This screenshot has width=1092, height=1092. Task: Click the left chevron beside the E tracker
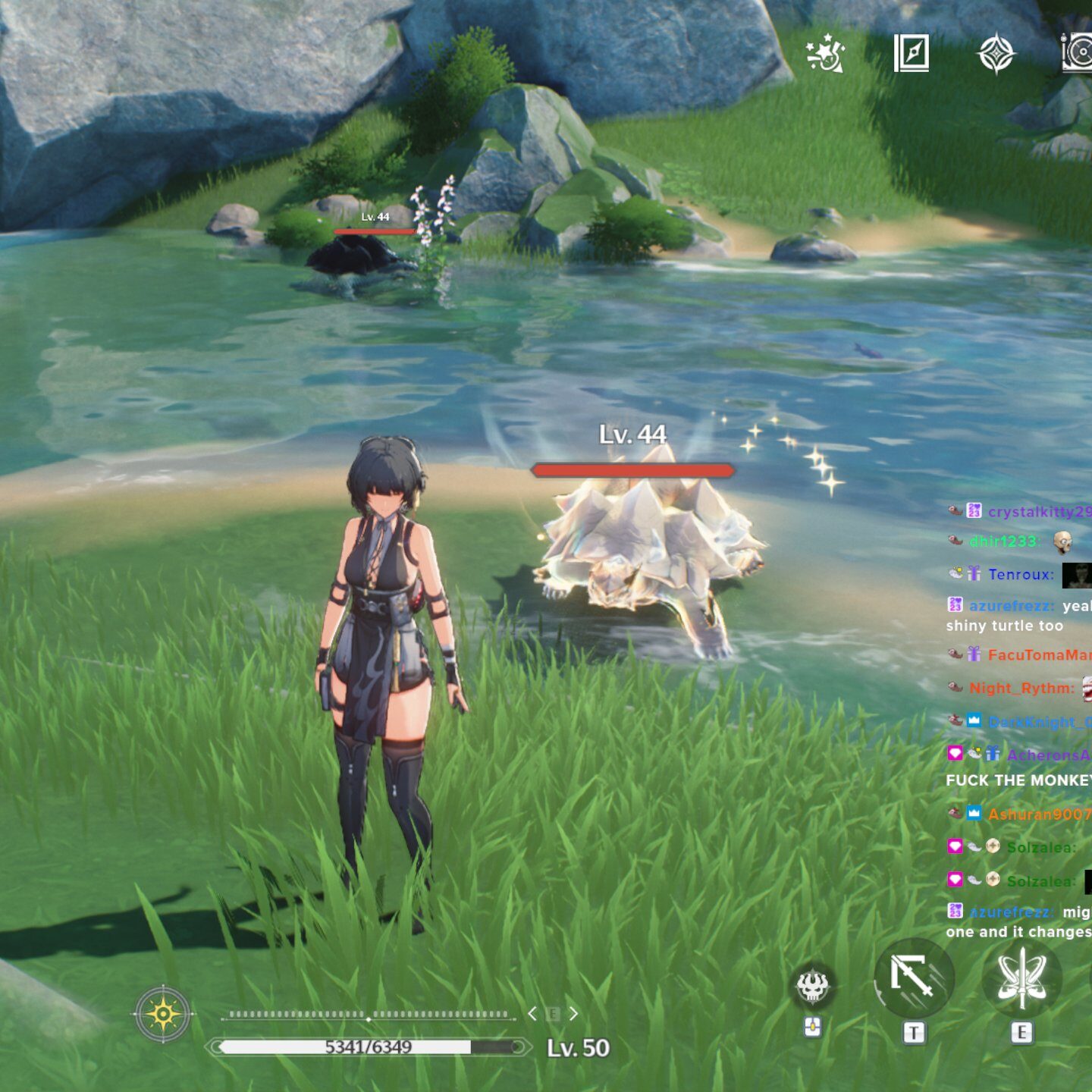(x=533, y=1013)
